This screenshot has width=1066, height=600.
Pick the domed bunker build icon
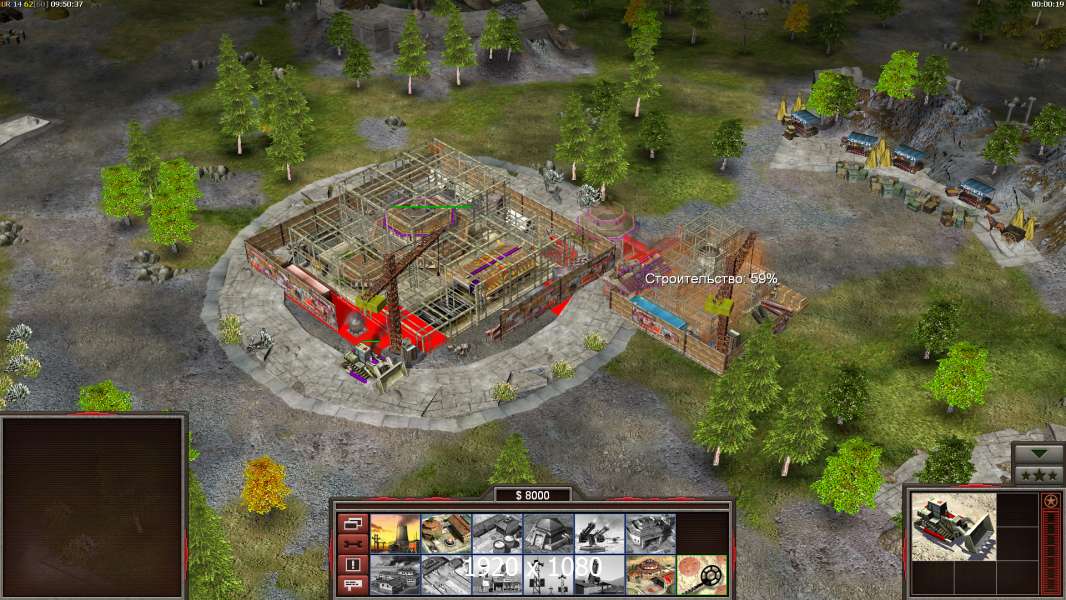(548, 533)
